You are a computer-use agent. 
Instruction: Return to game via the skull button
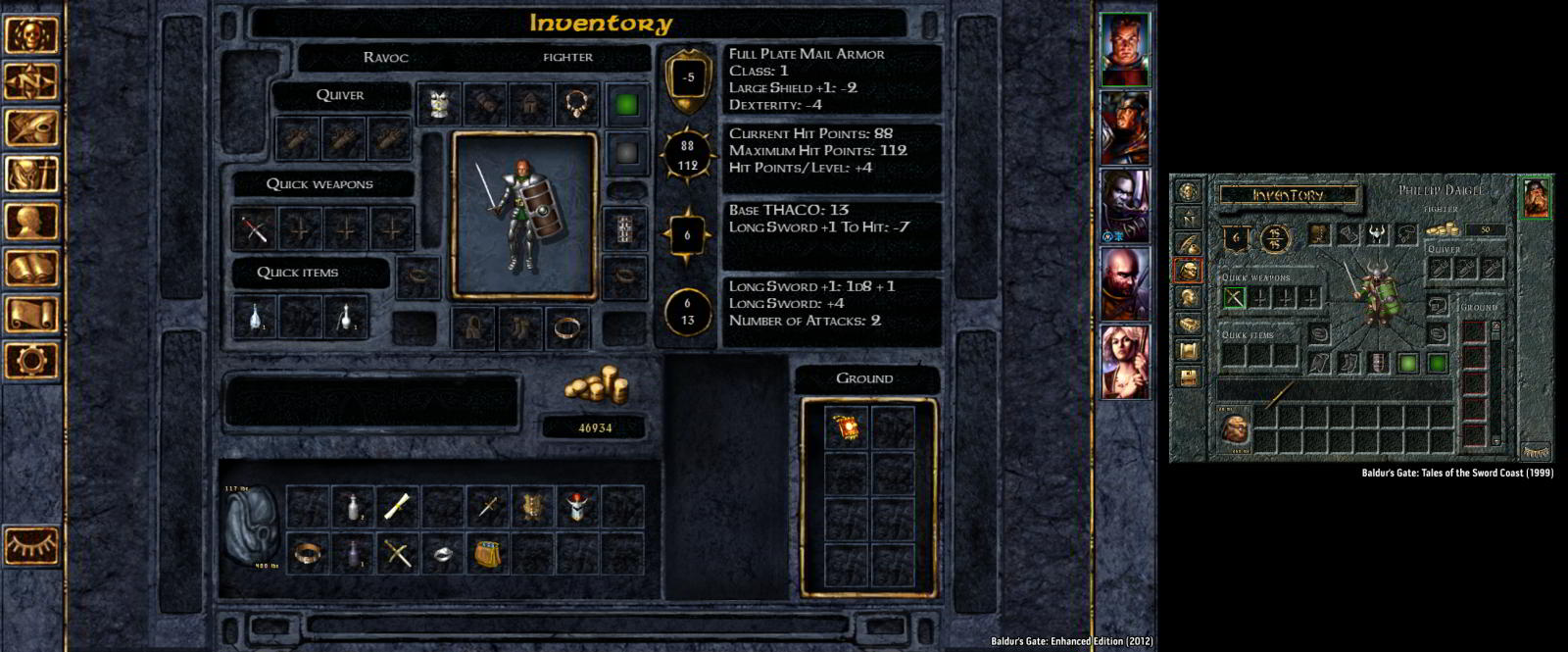tap(31, 36)
